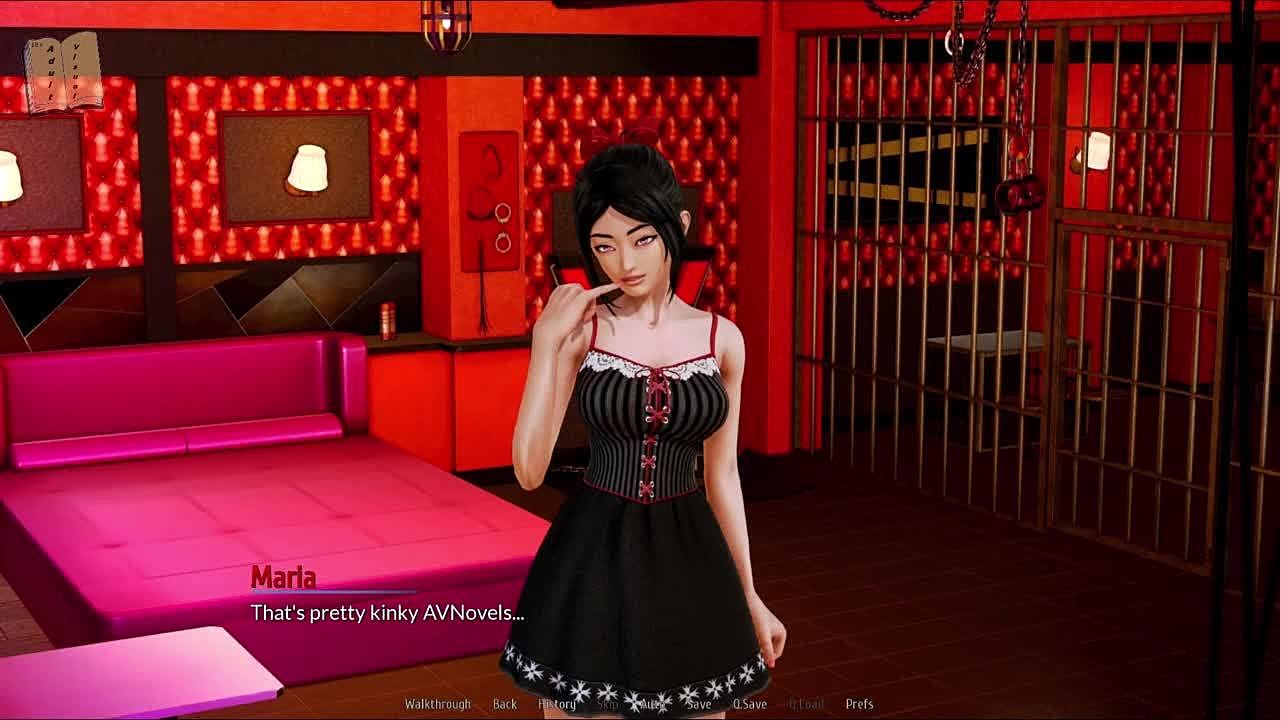Open the Save menu
The image size is (1280, 720).
coord(699,704)
